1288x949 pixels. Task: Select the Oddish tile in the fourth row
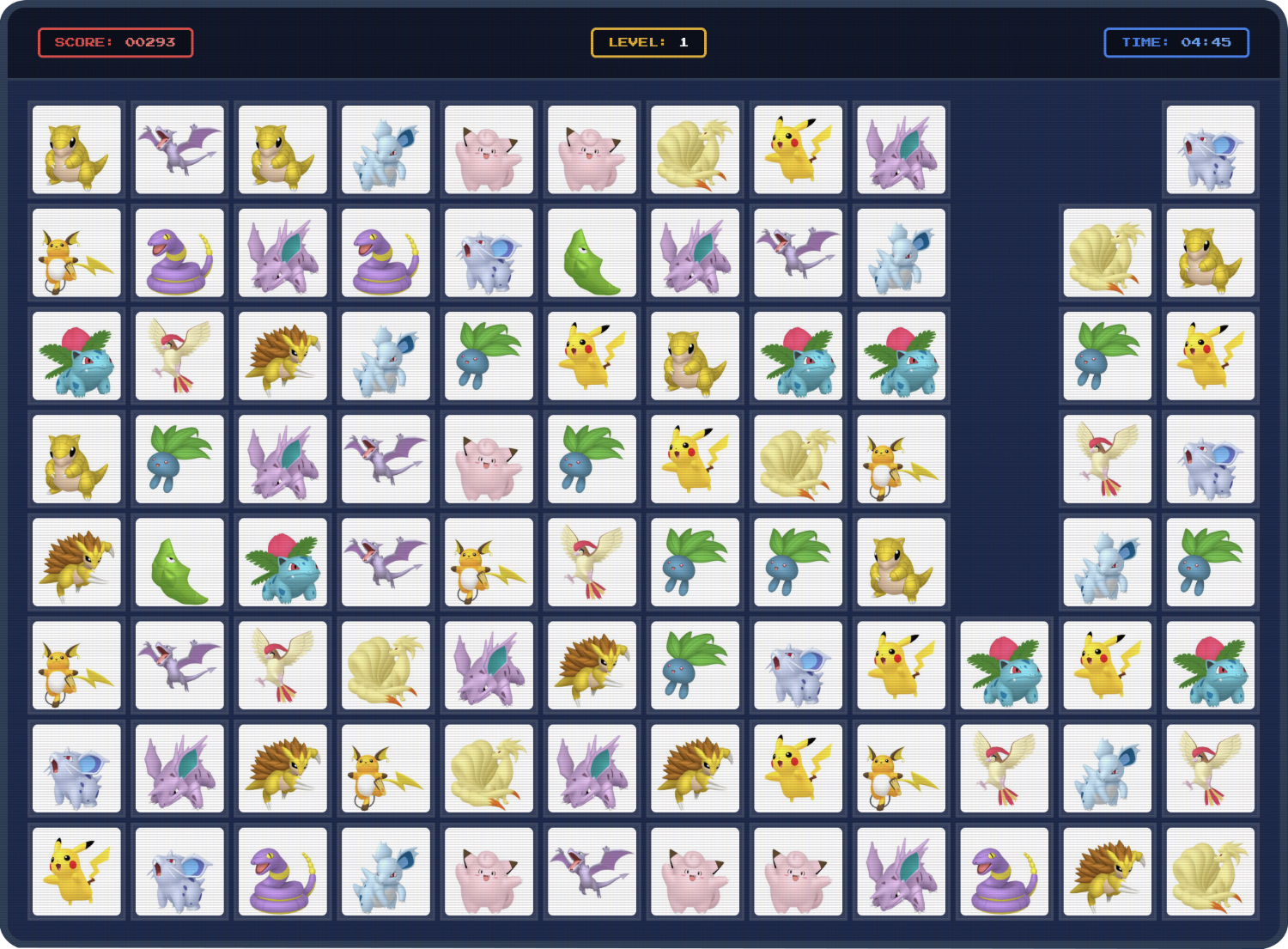pos(179,459)
